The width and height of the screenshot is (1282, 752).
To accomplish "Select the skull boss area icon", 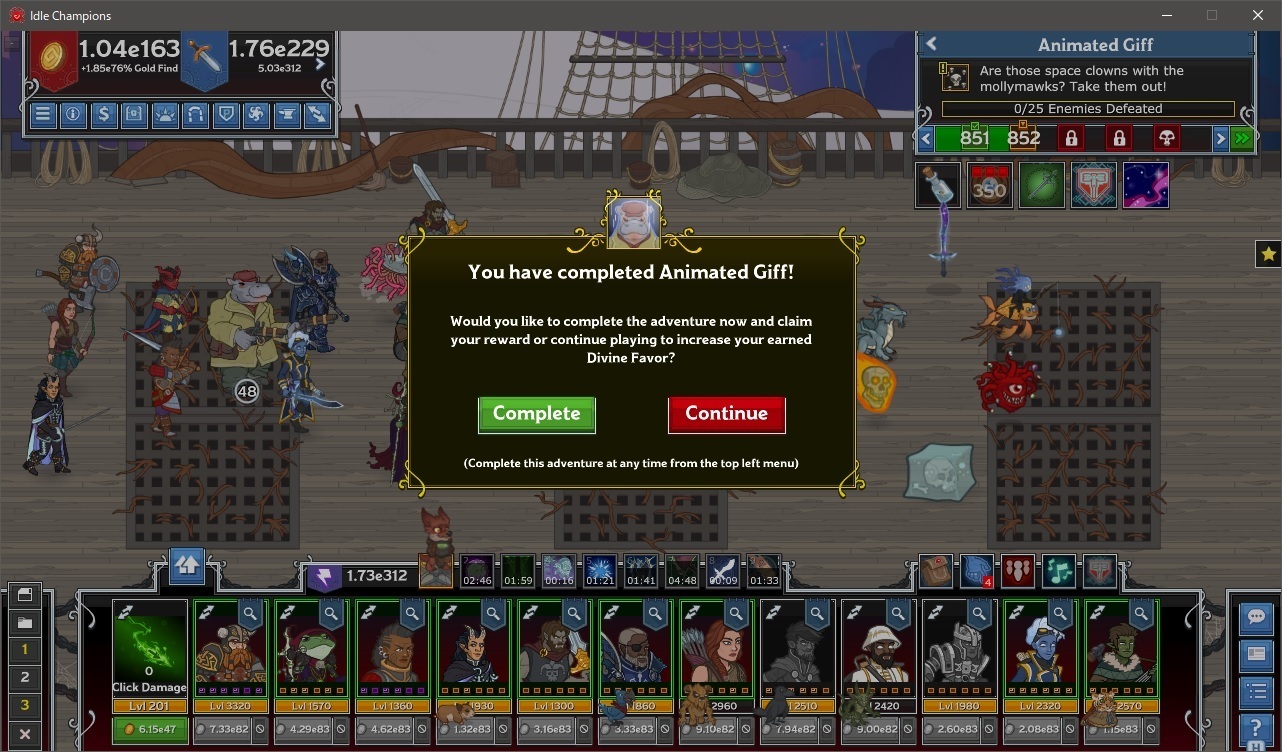I will tap(1166, 138).
